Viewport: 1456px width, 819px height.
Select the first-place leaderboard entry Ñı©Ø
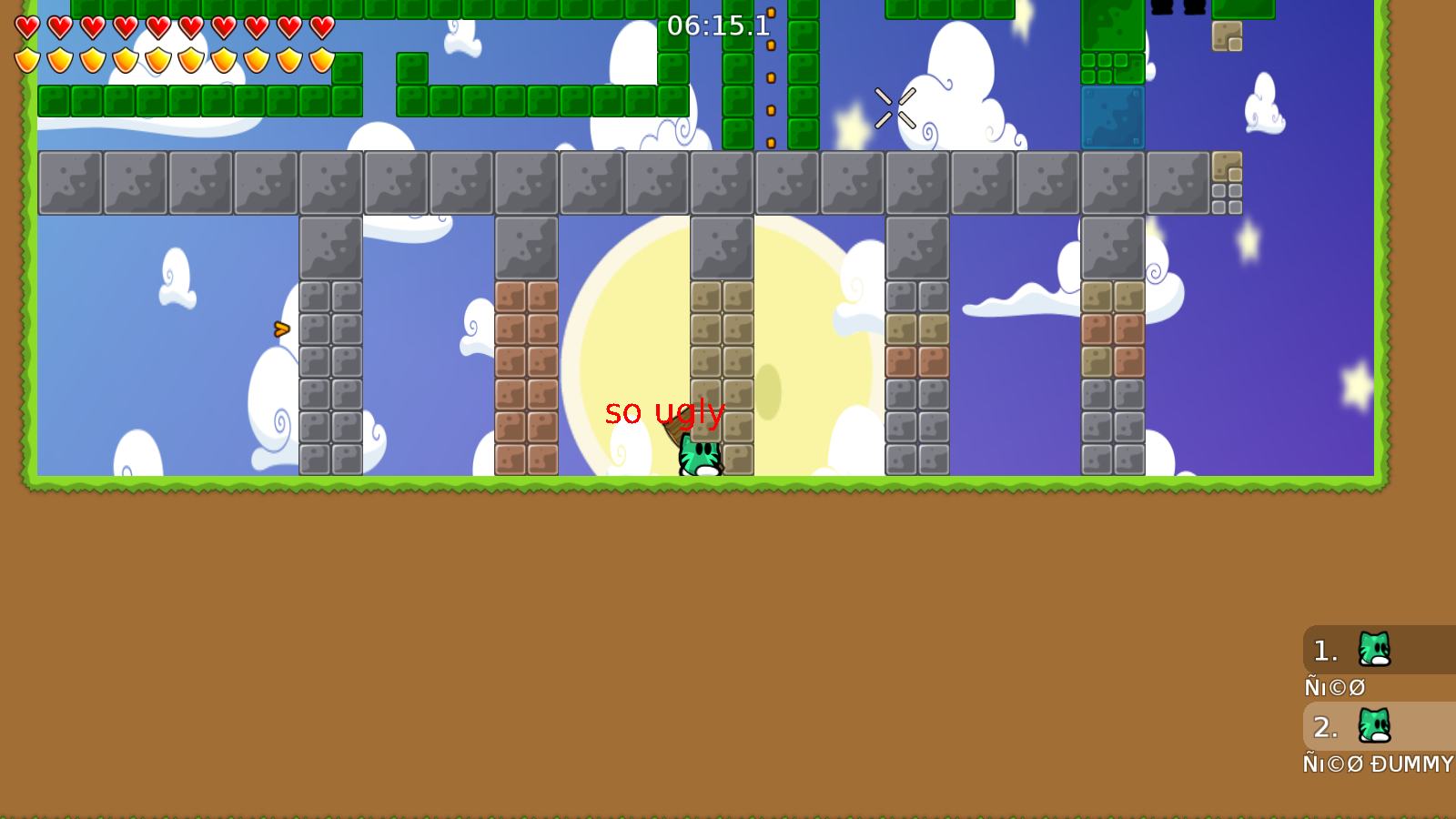(1335, 687)
